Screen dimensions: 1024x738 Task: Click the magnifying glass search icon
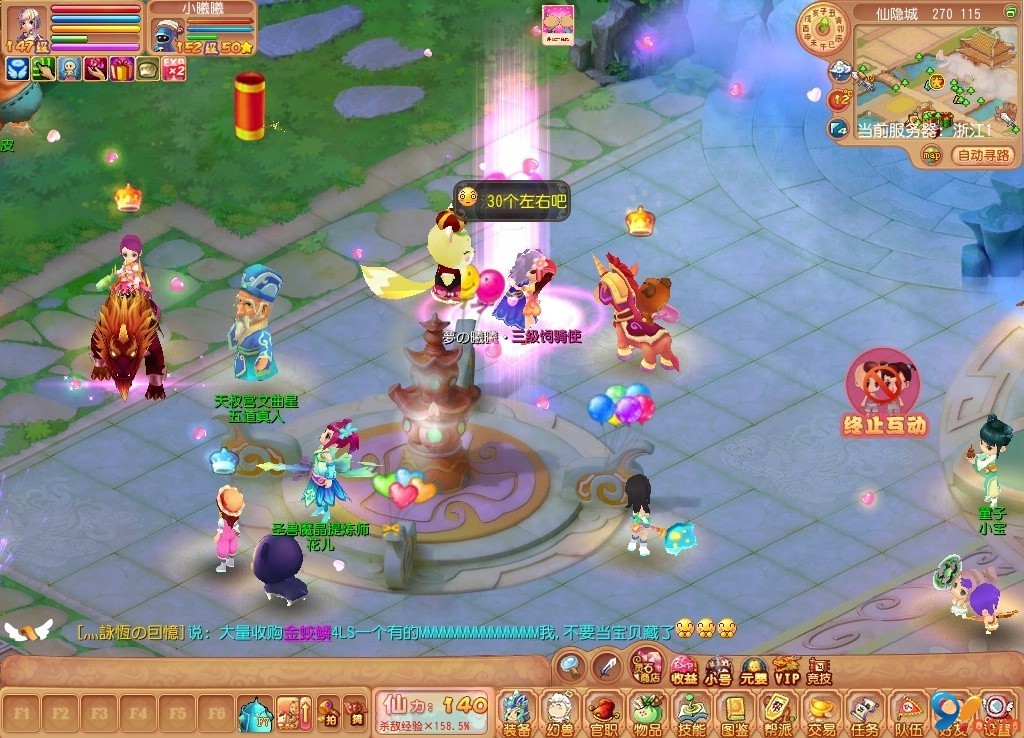click(x=571, y=666)
